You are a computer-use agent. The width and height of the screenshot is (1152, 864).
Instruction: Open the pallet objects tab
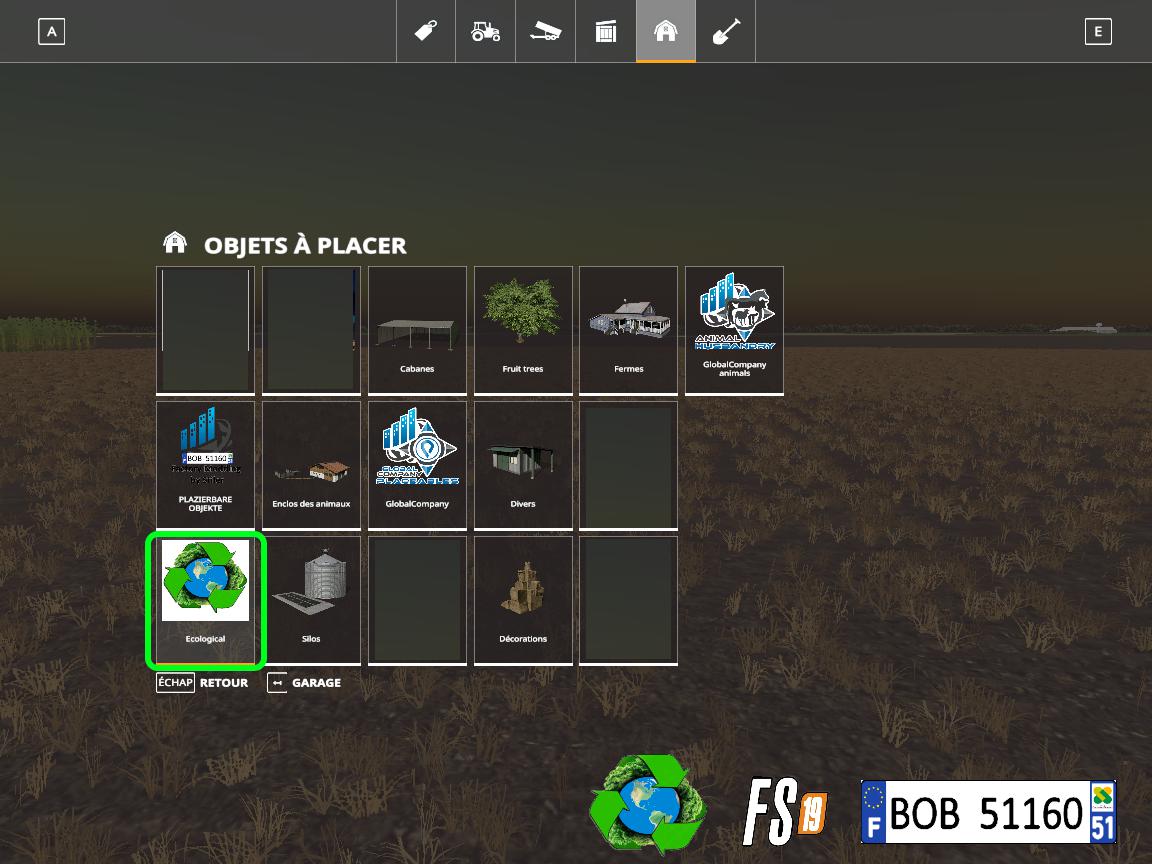[x=606, y=32]
